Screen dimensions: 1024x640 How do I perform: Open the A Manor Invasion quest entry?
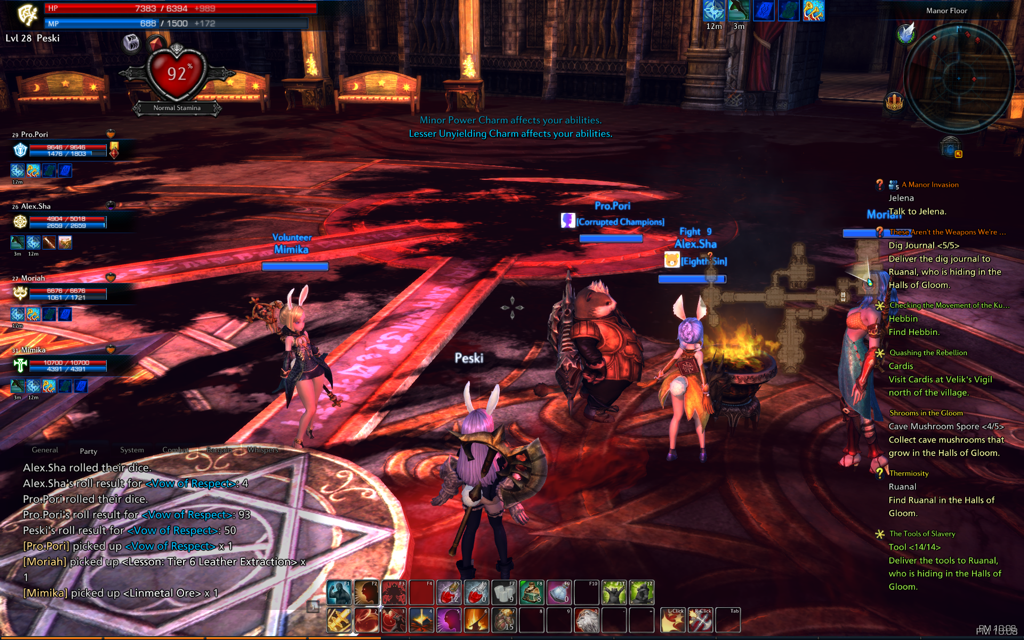tap(929, 185)
